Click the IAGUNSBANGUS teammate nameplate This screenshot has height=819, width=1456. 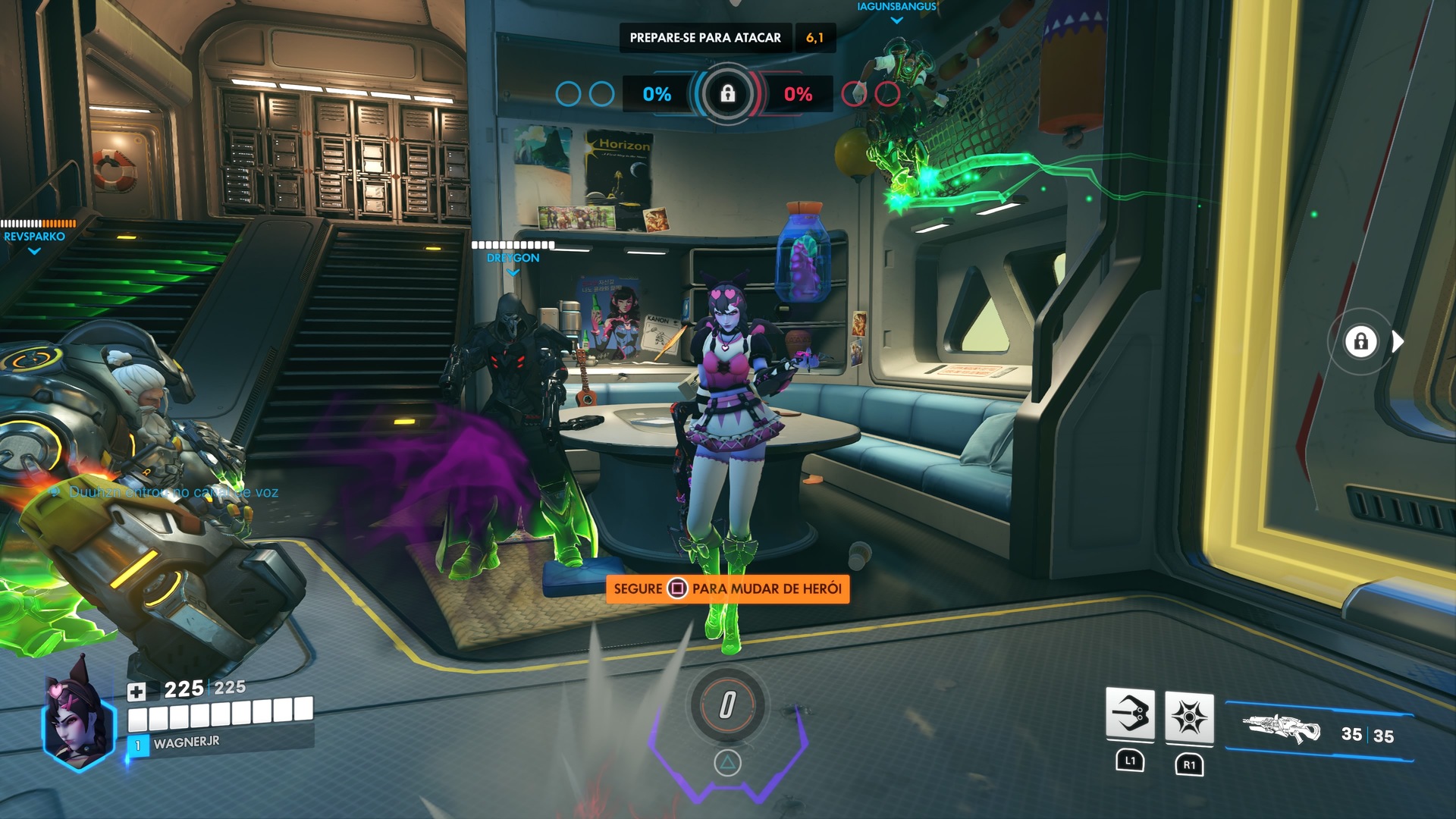(896, 7)
